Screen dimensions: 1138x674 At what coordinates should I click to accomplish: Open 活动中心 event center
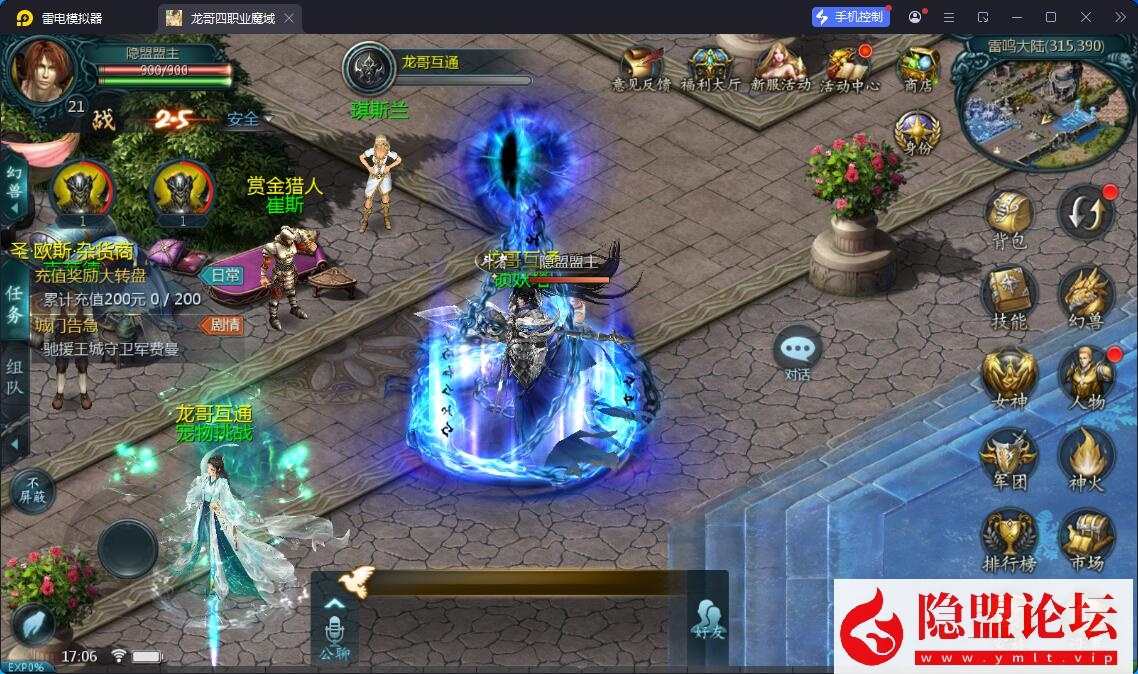click(849, 69)
